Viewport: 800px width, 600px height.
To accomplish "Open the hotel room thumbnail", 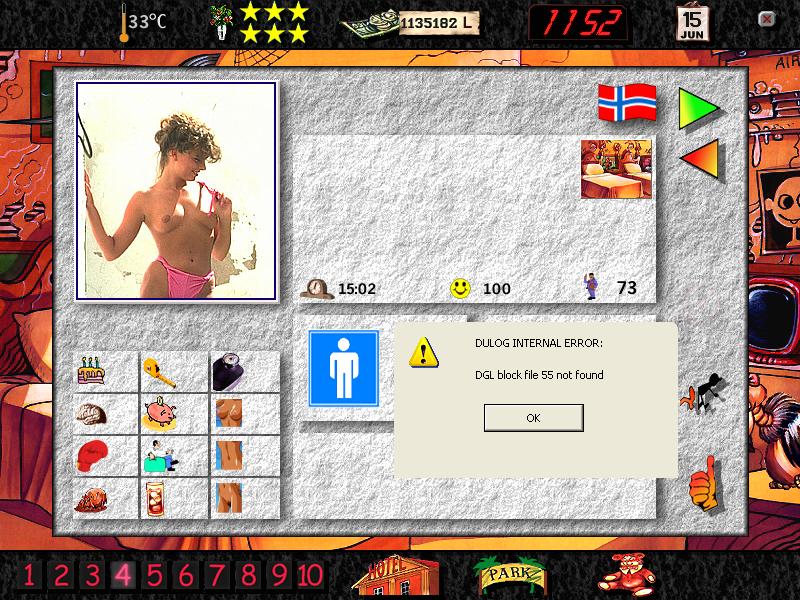I will (616, 169).
